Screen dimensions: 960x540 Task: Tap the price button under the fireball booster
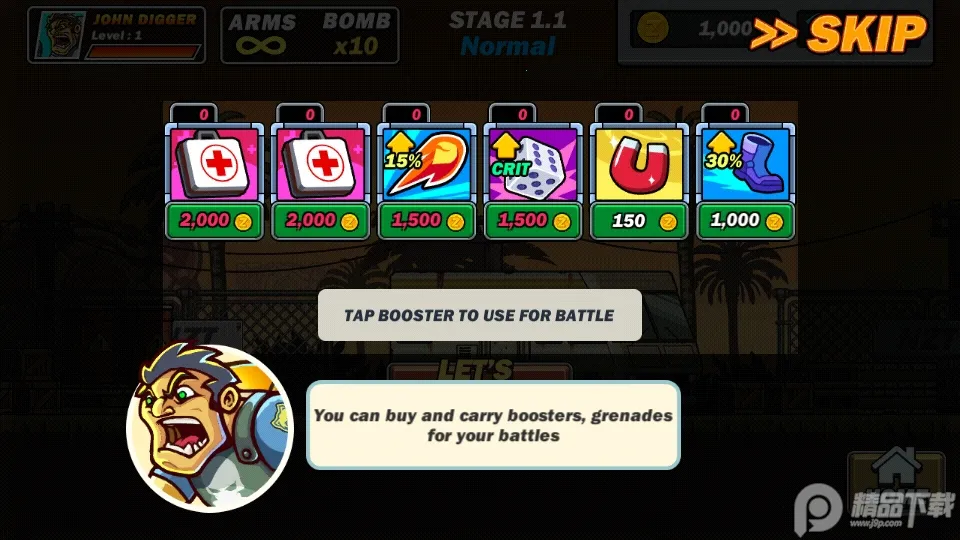coord(427,221)
